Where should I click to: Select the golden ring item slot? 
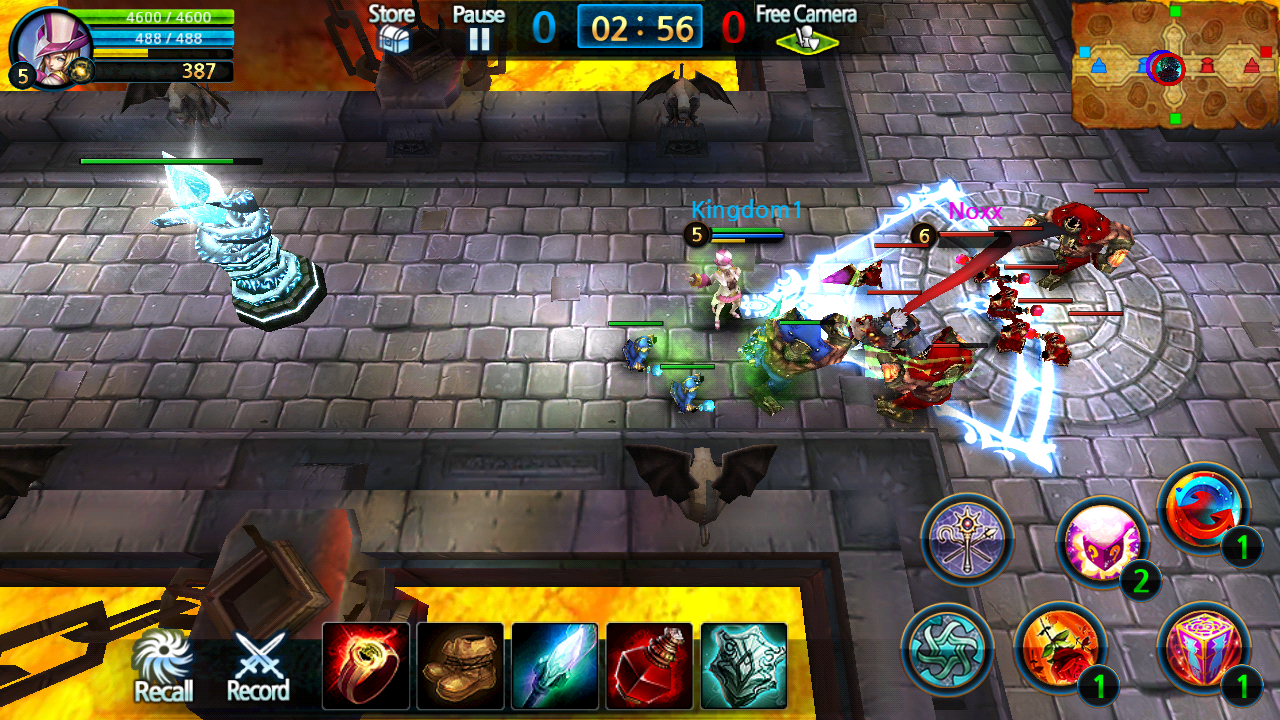click(x=366, y=664)
